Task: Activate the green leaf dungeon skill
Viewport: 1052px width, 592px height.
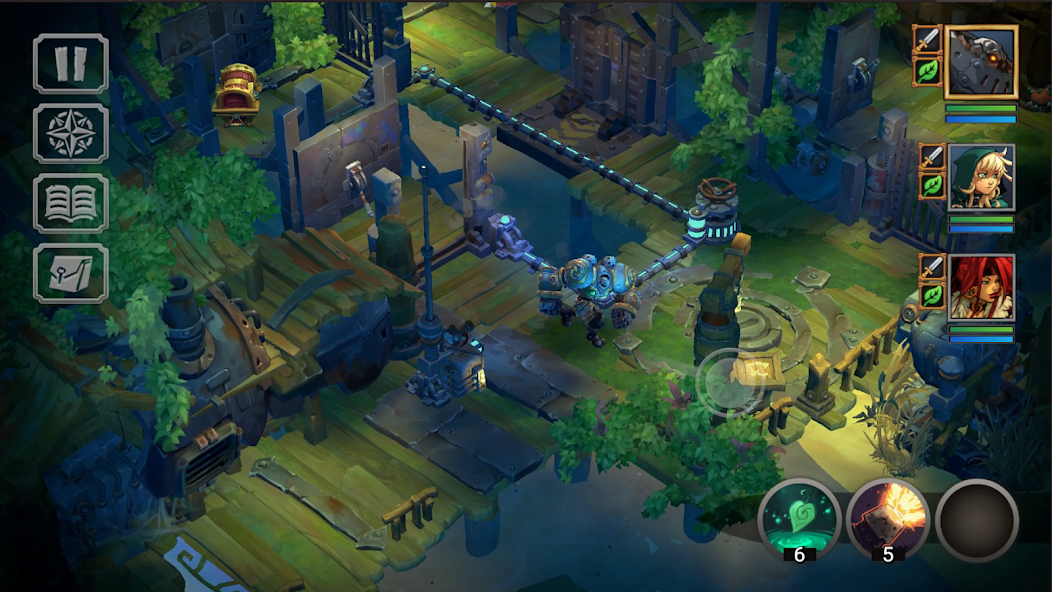Action: [x=799, y=518]
